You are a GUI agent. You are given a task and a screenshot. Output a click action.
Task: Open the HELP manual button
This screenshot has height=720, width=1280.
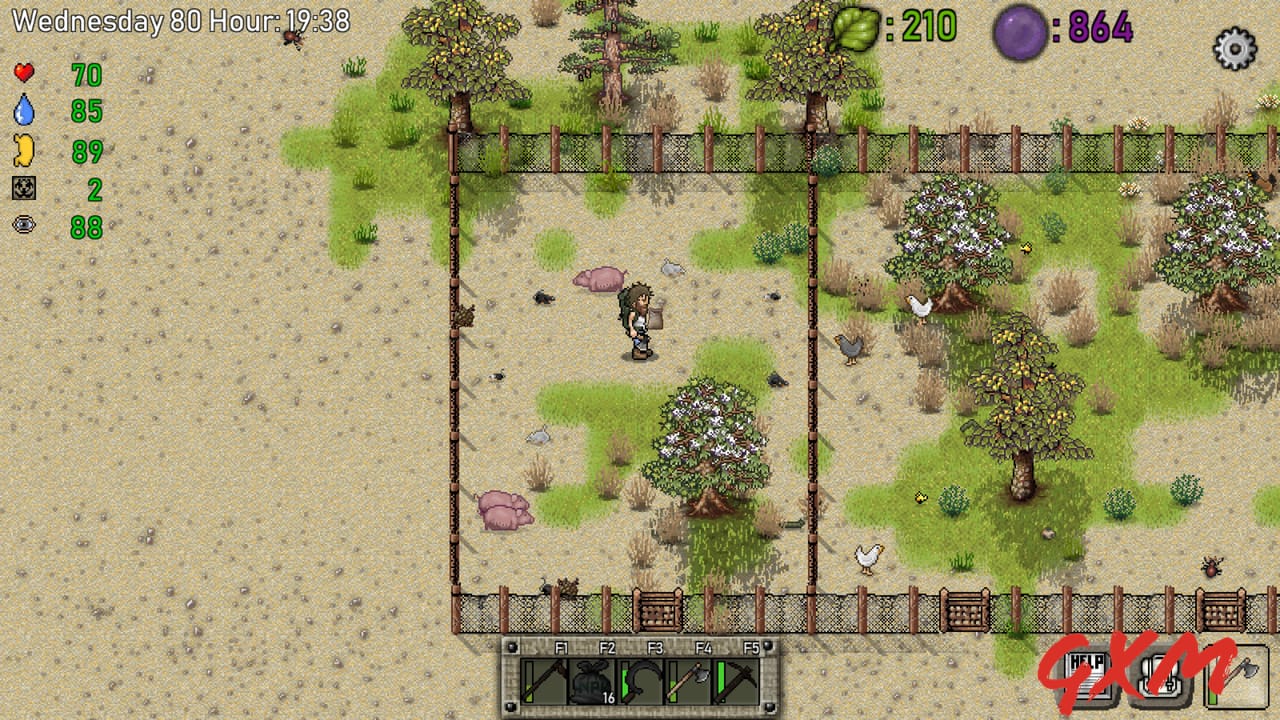click(x=1086, y=675)
